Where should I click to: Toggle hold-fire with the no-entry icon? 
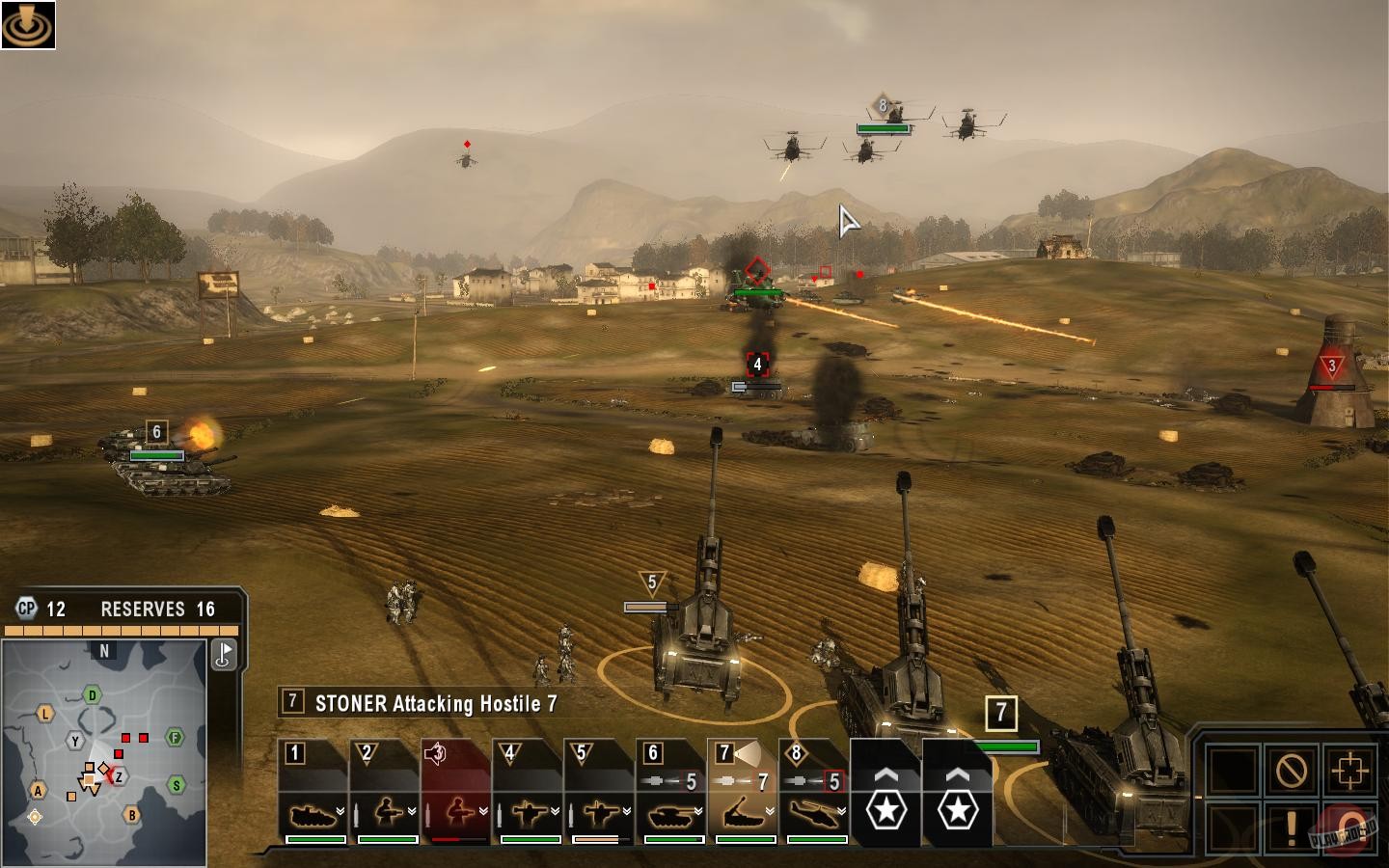1291,770
